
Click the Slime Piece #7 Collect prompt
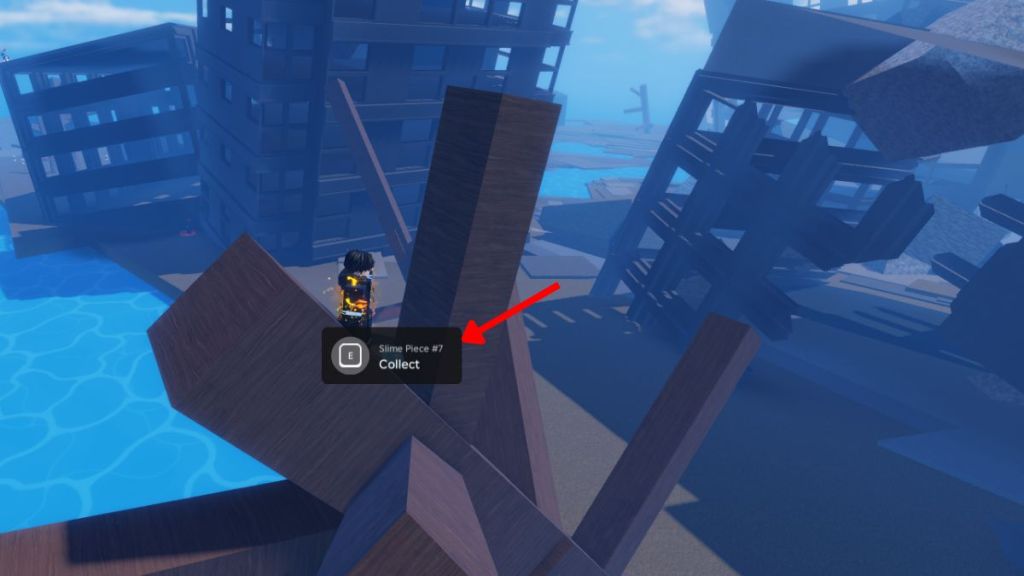[391, 356]
